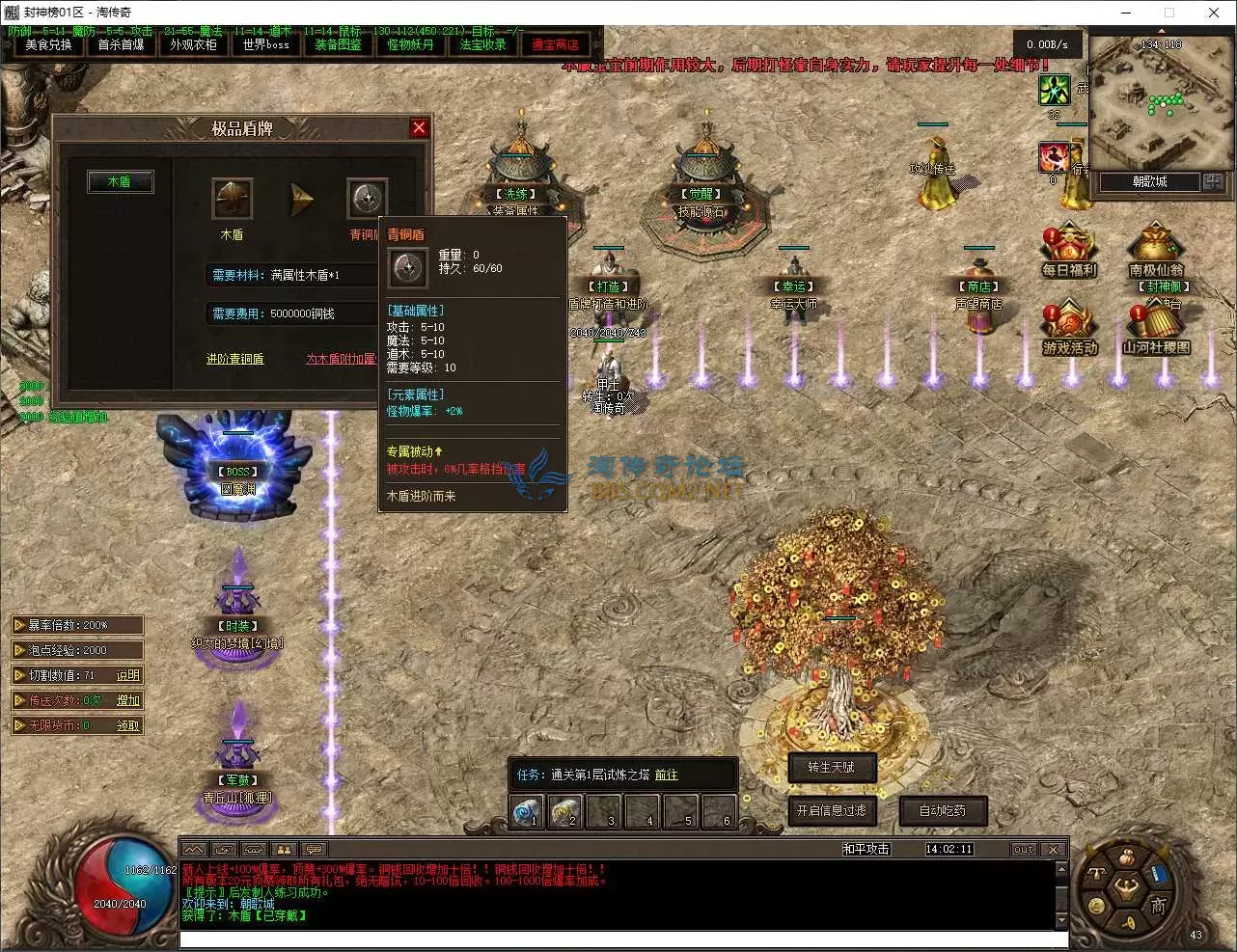The width and height of the screenshot is (1237, 952).
Task: Enable 开启信息过滤 message filtering
Action: coord(832,812)
